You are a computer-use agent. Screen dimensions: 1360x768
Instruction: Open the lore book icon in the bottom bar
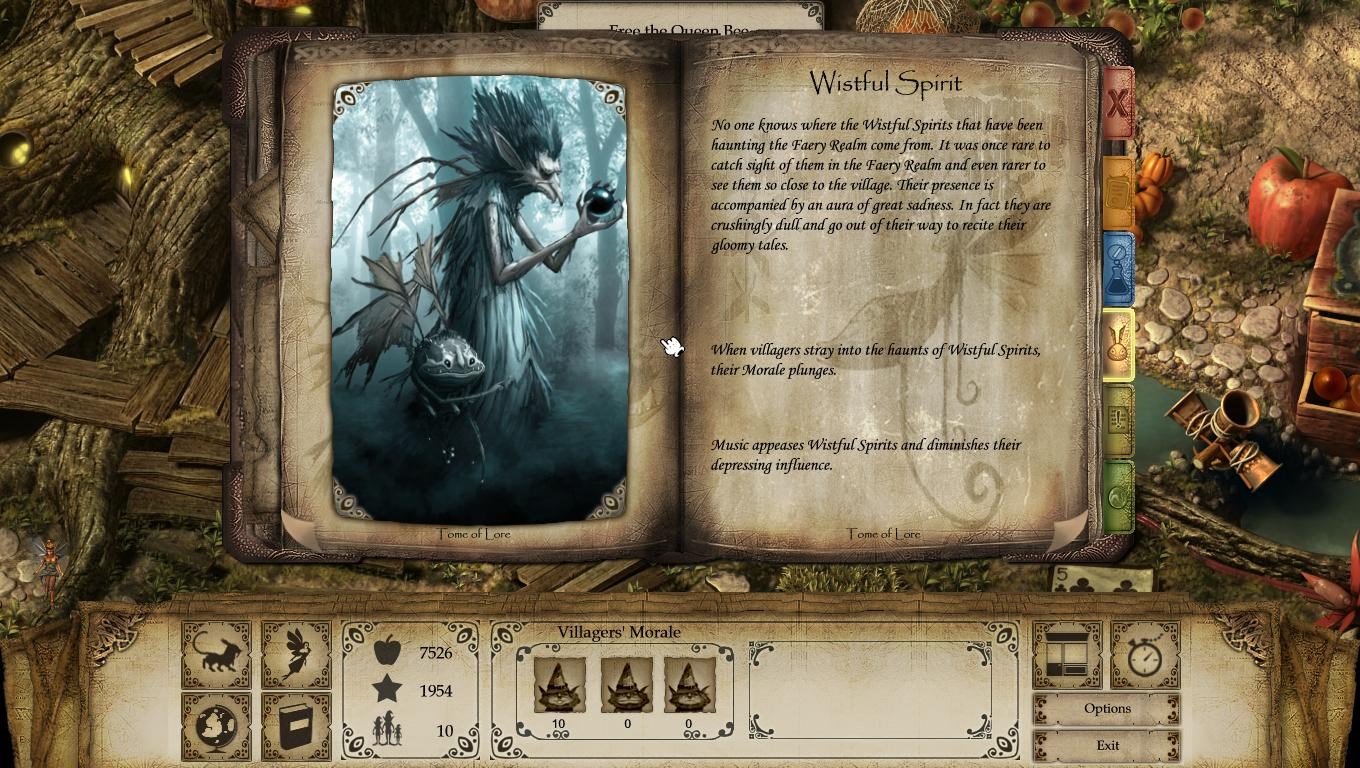click(296, 726)
